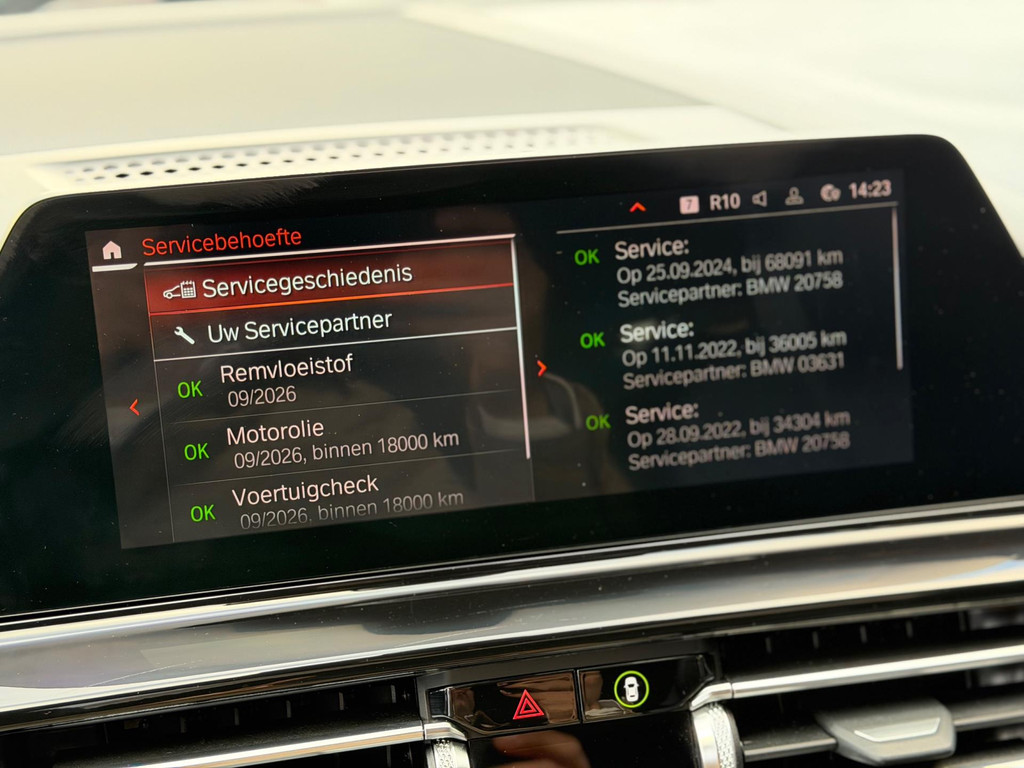Click the red left arrow beside the list
This screenshot has width=1024, height=768.
(x=134, y=407)
